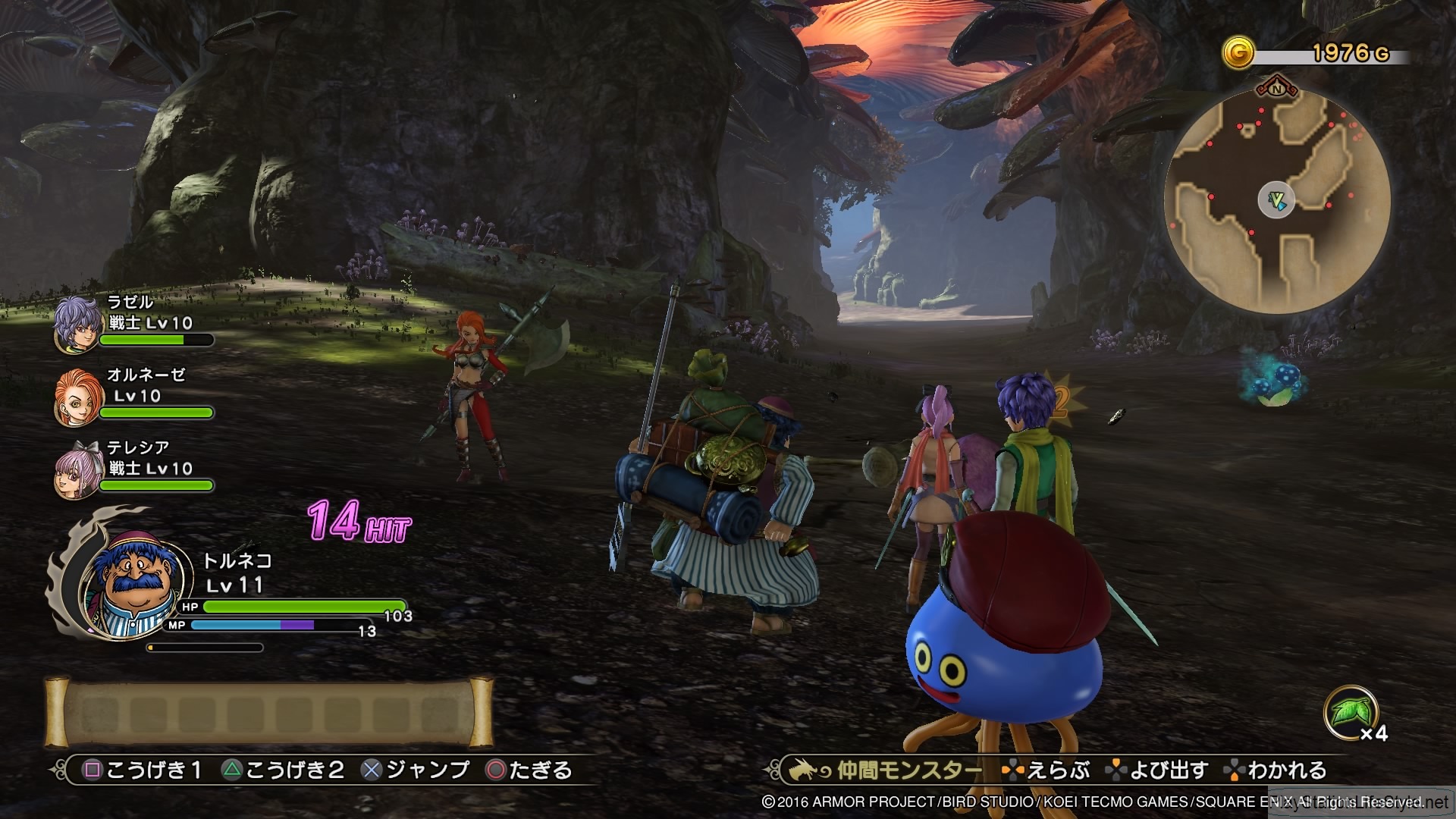1456x819 pixels.
Task: Choose Ornaze's party portrait
Action: tap(77, 397)
